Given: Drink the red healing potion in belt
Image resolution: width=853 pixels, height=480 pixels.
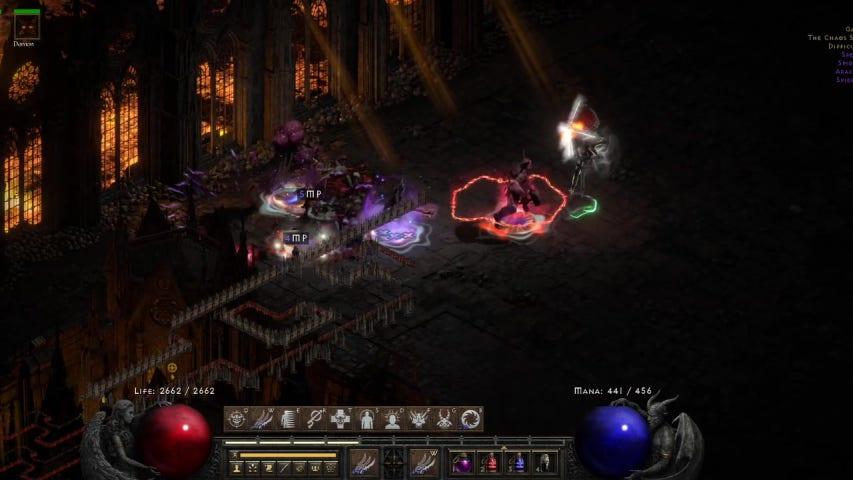Looking at the screenshot, I should click(x=491, y=462).
